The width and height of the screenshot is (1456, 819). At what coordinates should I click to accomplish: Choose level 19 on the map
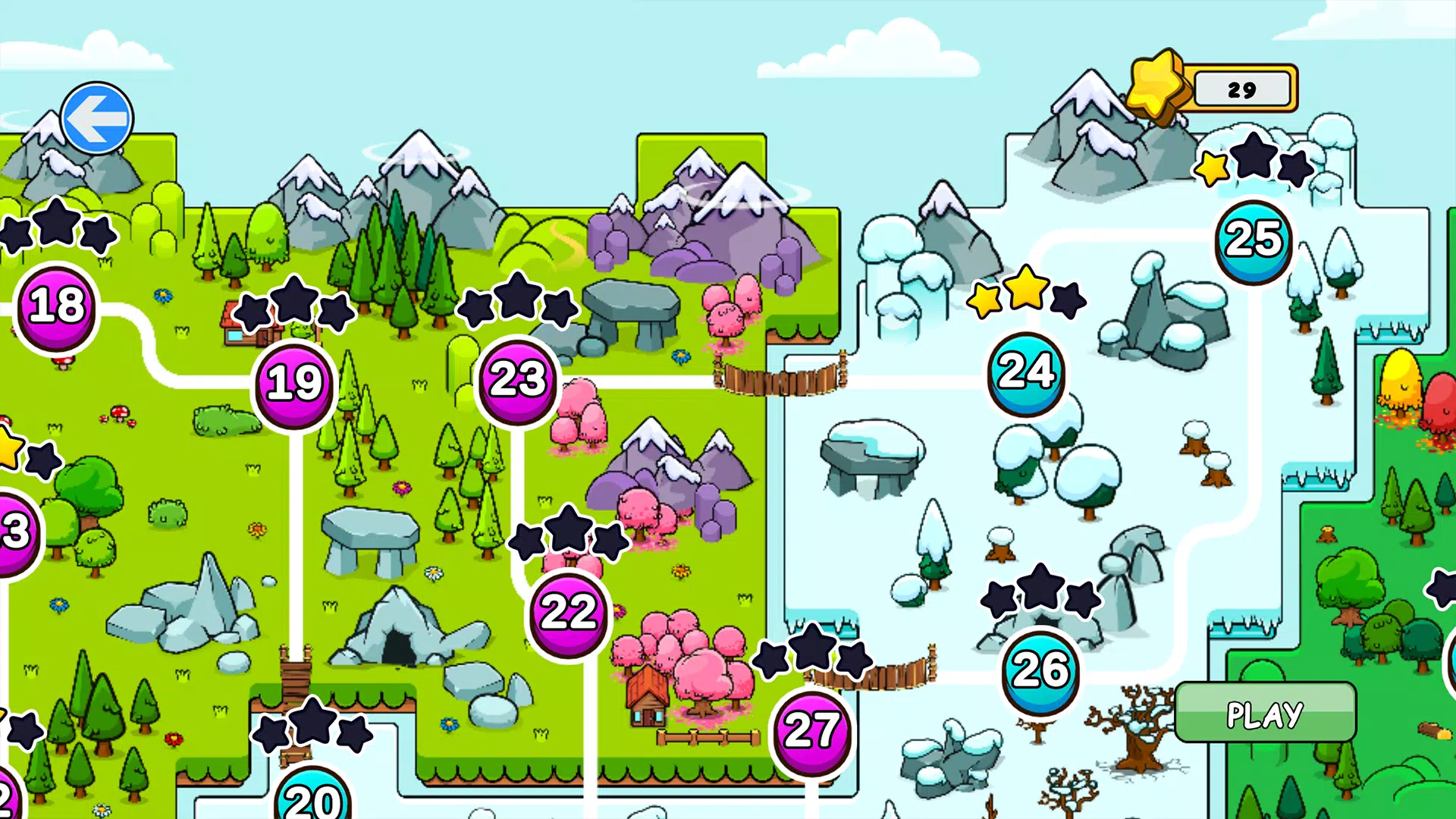pyautogui.click(x=294, y=382)
